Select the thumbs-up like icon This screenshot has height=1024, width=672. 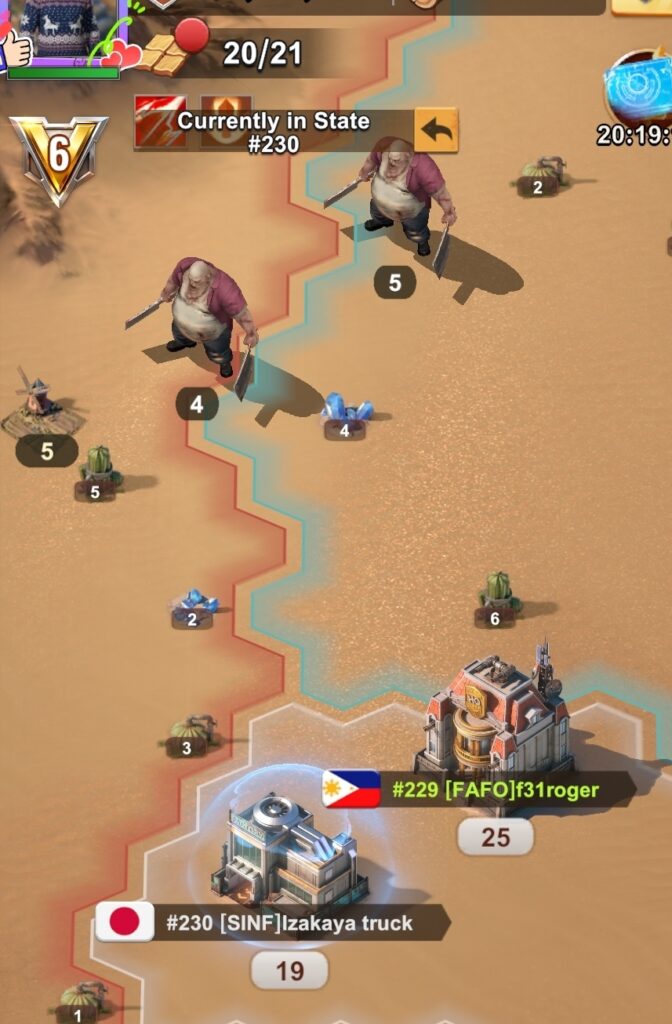[15, 47]
